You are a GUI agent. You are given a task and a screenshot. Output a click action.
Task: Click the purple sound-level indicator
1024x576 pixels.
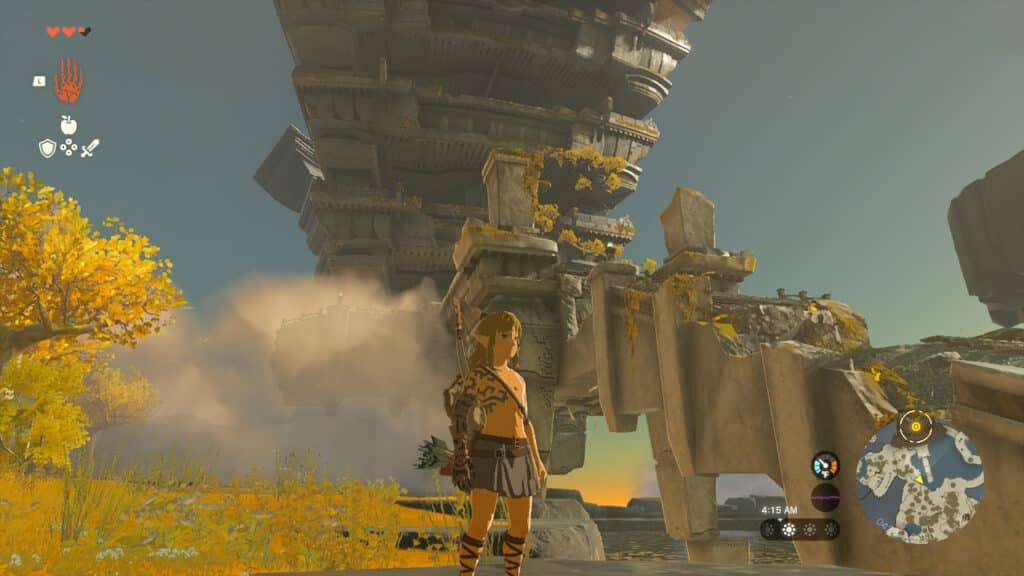tap(825, 497)
